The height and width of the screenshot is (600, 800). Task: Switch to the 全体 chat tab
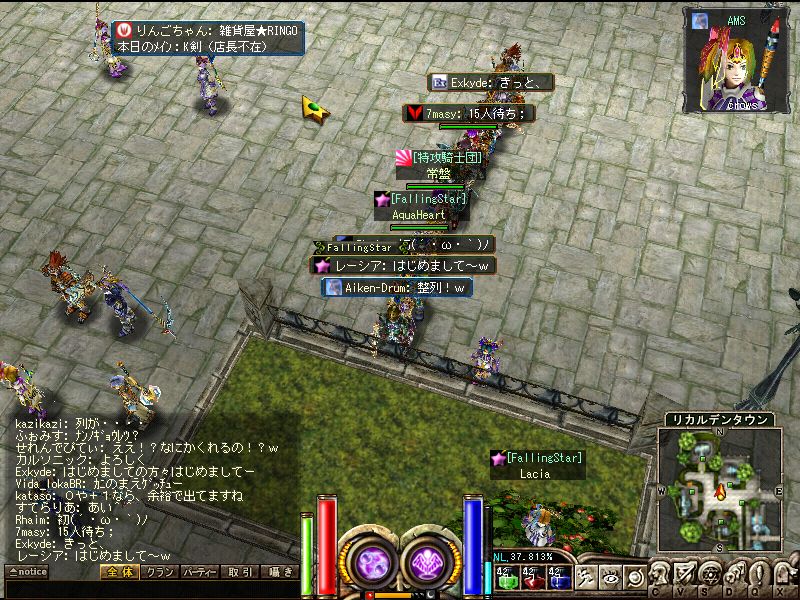coord(117,572)
